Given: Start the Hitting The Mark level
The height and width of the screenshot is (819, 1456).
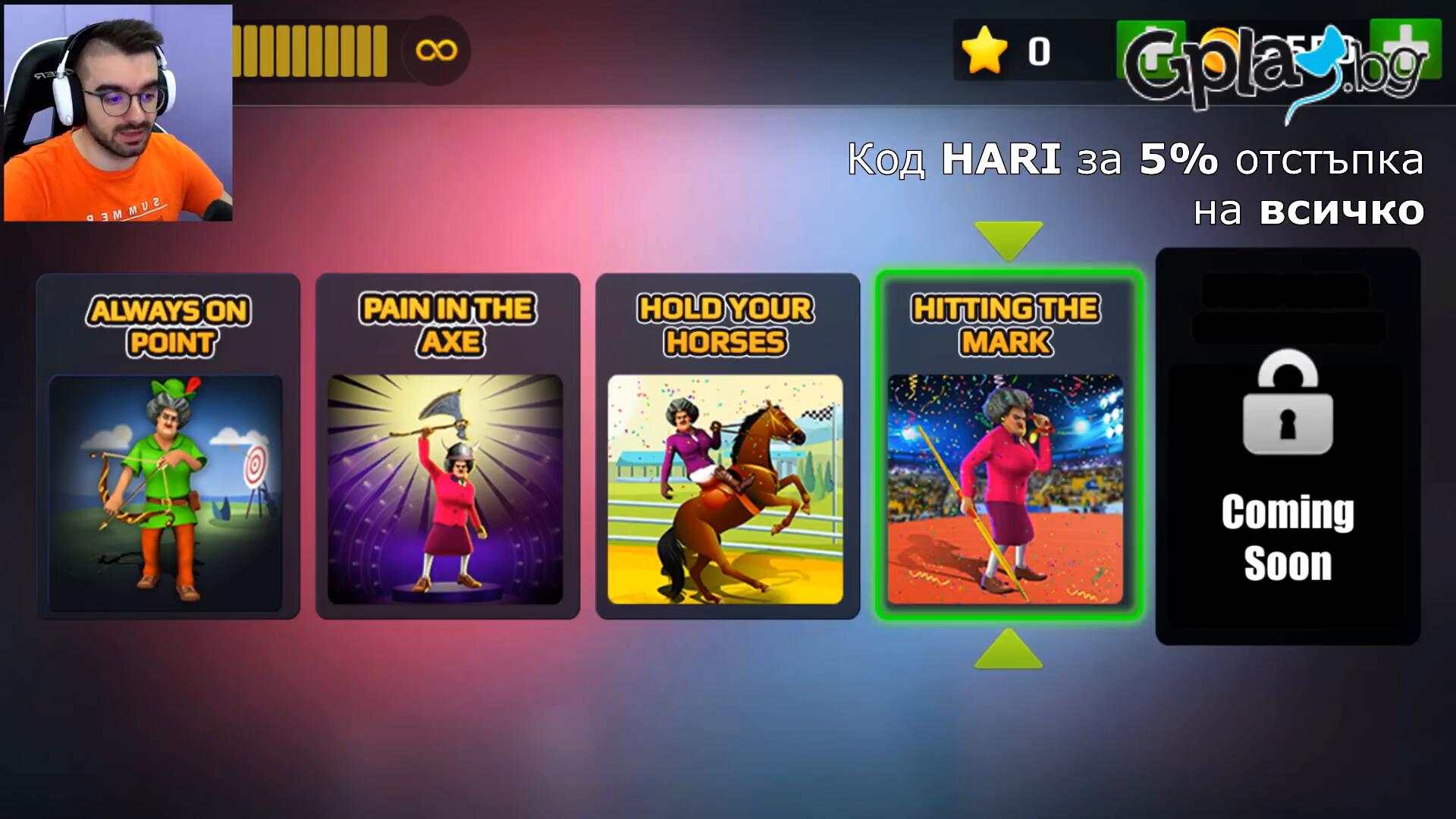Looking at the screenshot, I should [x=1008, y=446].
